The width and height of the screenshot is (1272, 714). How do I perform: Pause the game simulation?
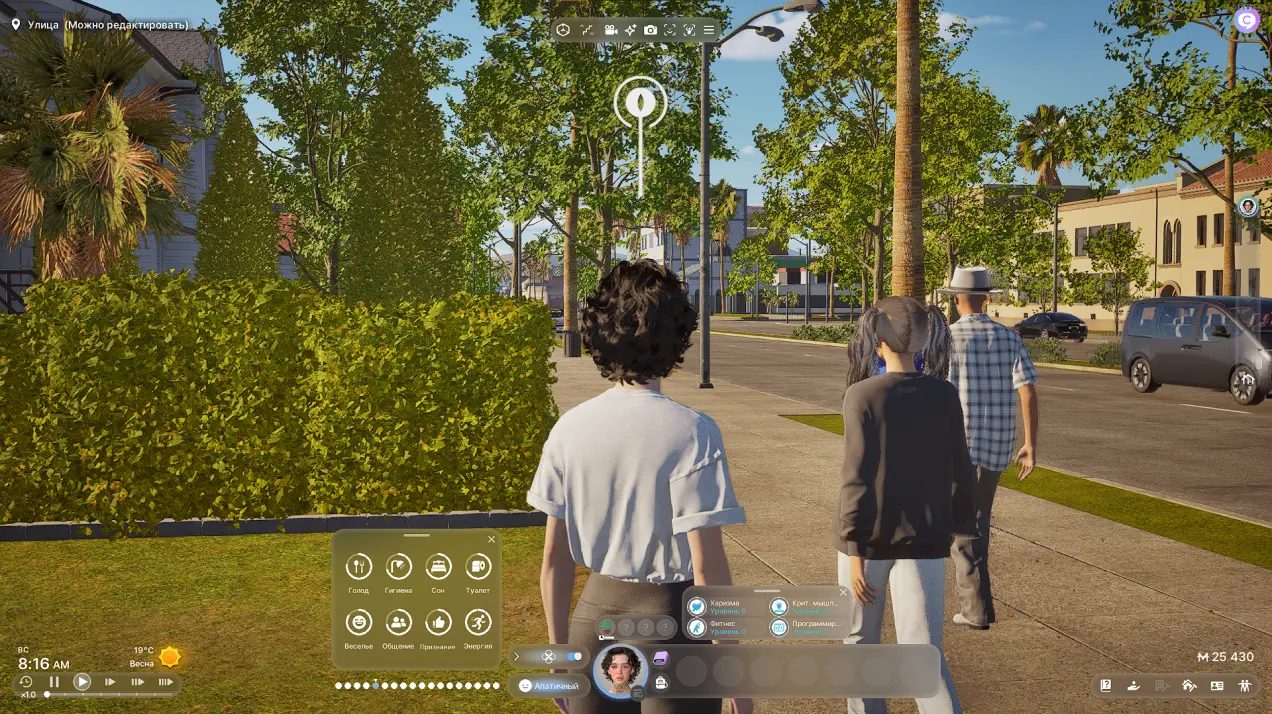coord(55,682)
